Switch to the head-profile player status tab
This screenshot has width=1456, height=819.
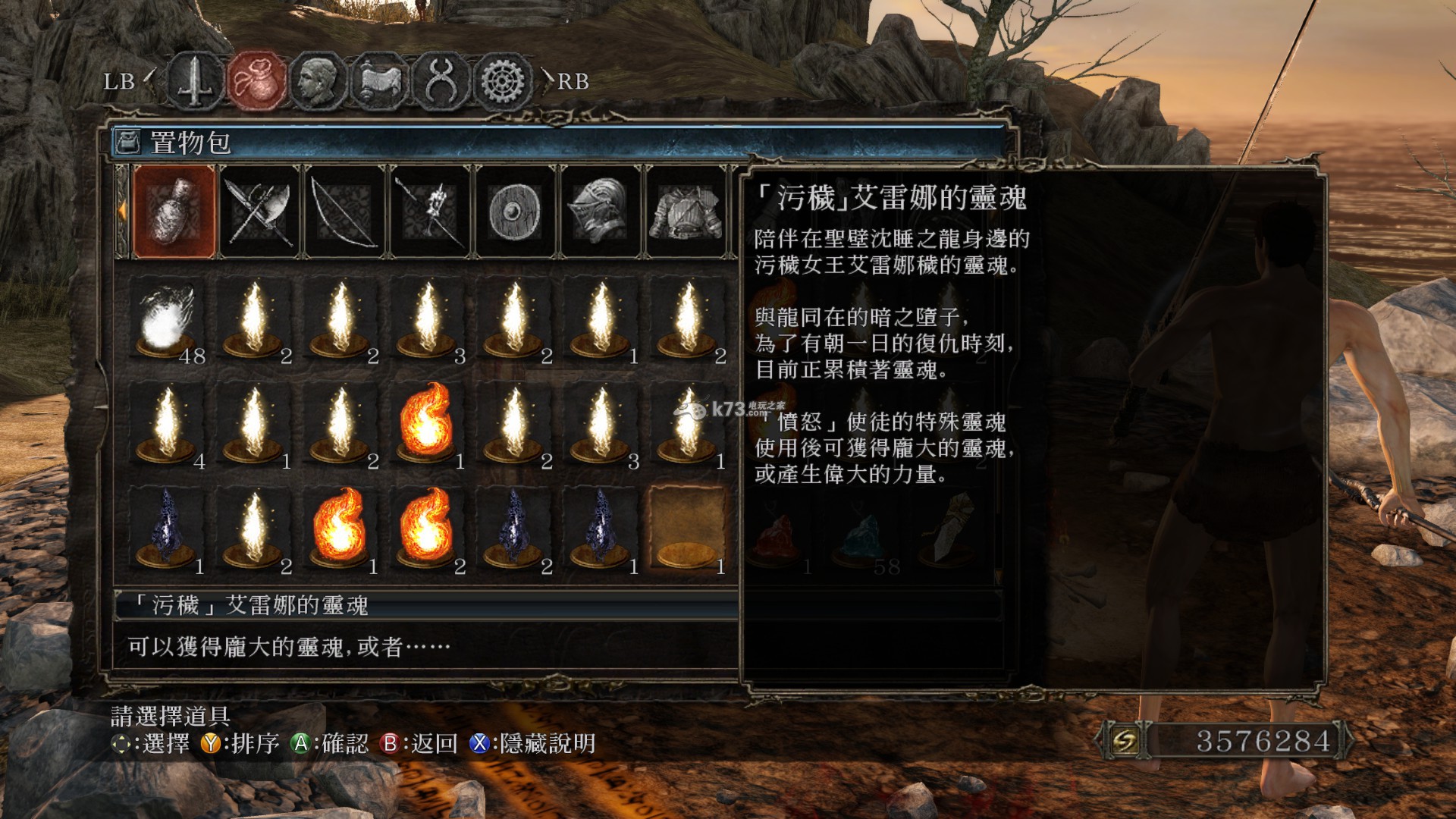point(318,80)
